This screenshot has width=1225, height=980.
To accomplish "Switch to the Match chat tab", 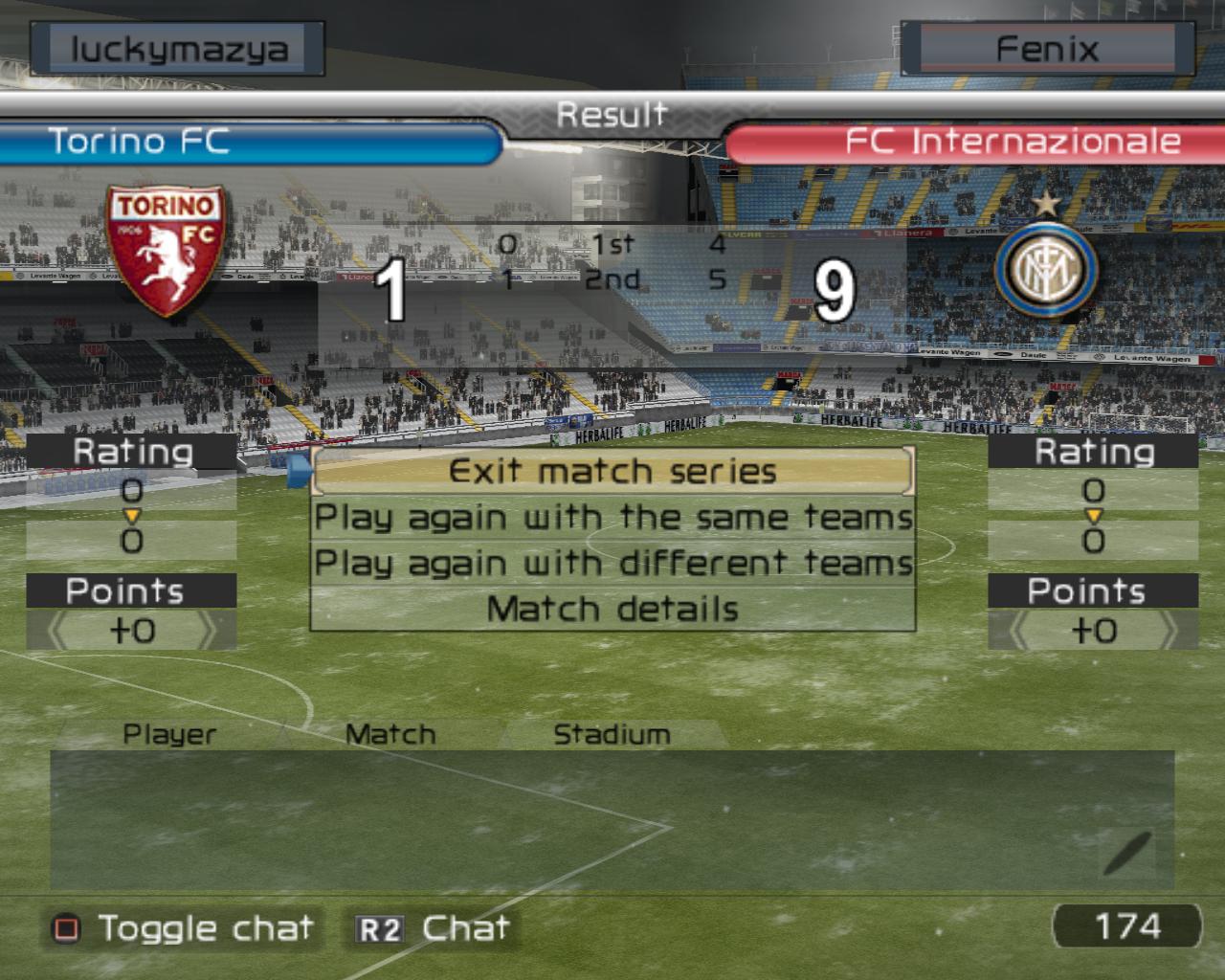I will coord(390,734).
